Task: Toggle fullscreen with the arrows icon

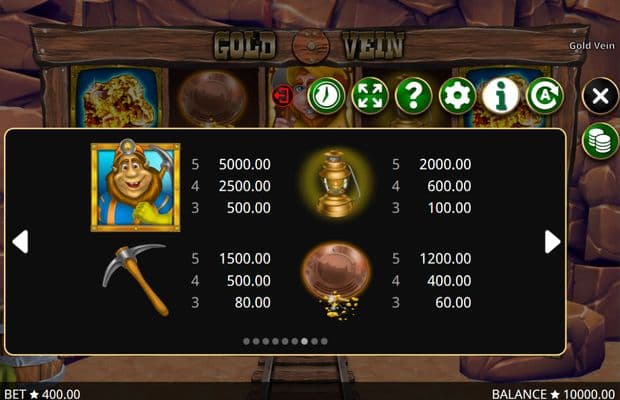Action: 370,96
